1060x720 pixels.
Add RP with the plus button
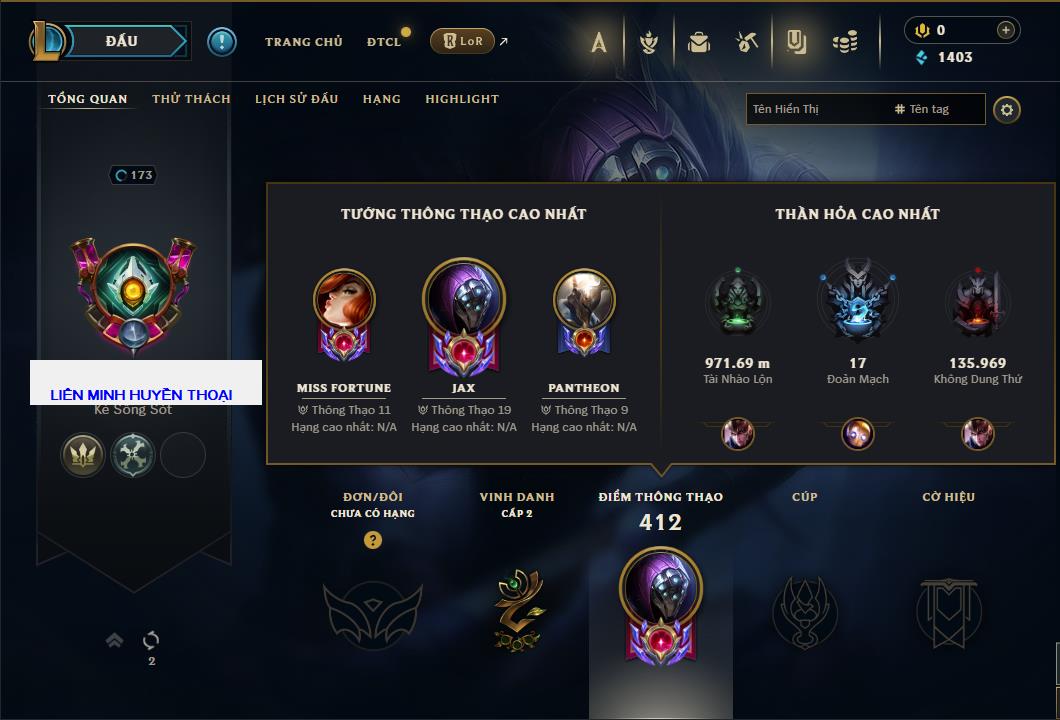[1005, 30]
